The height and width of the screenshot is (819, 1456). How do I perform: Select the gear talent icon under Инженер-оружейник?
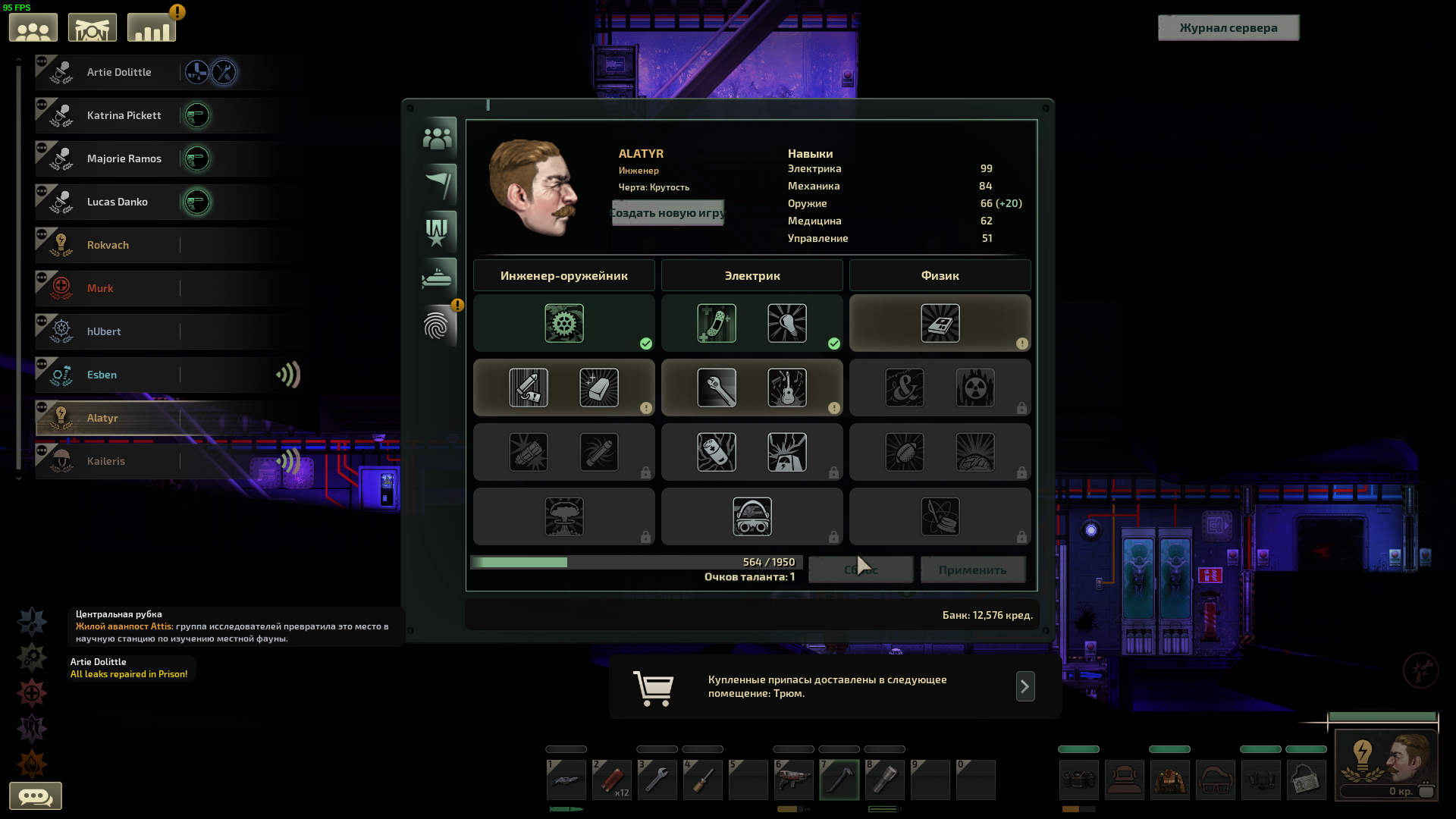point(563,324)
